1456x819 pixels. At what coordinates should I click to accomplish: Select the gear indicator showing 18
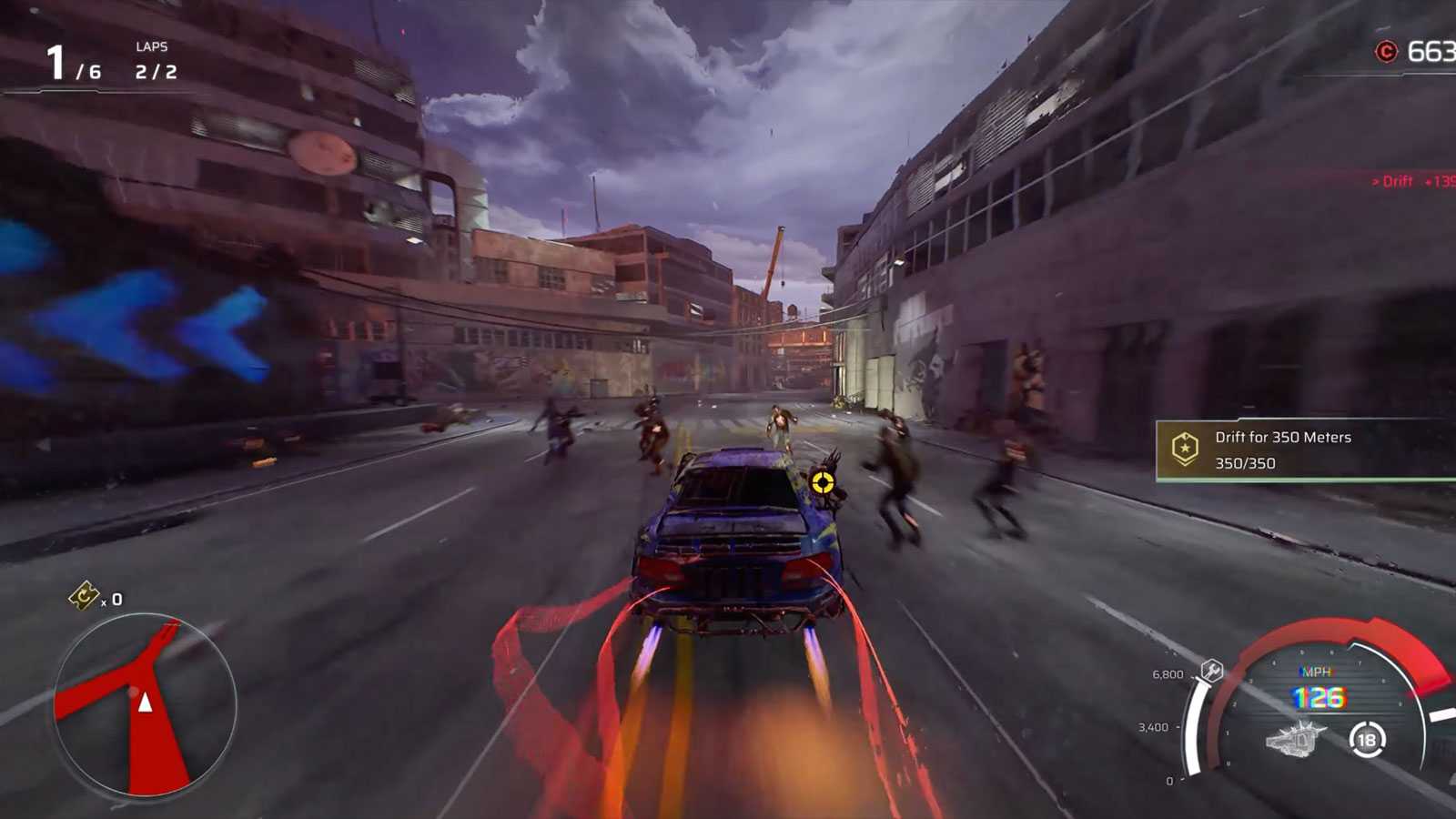[1363, 740]
